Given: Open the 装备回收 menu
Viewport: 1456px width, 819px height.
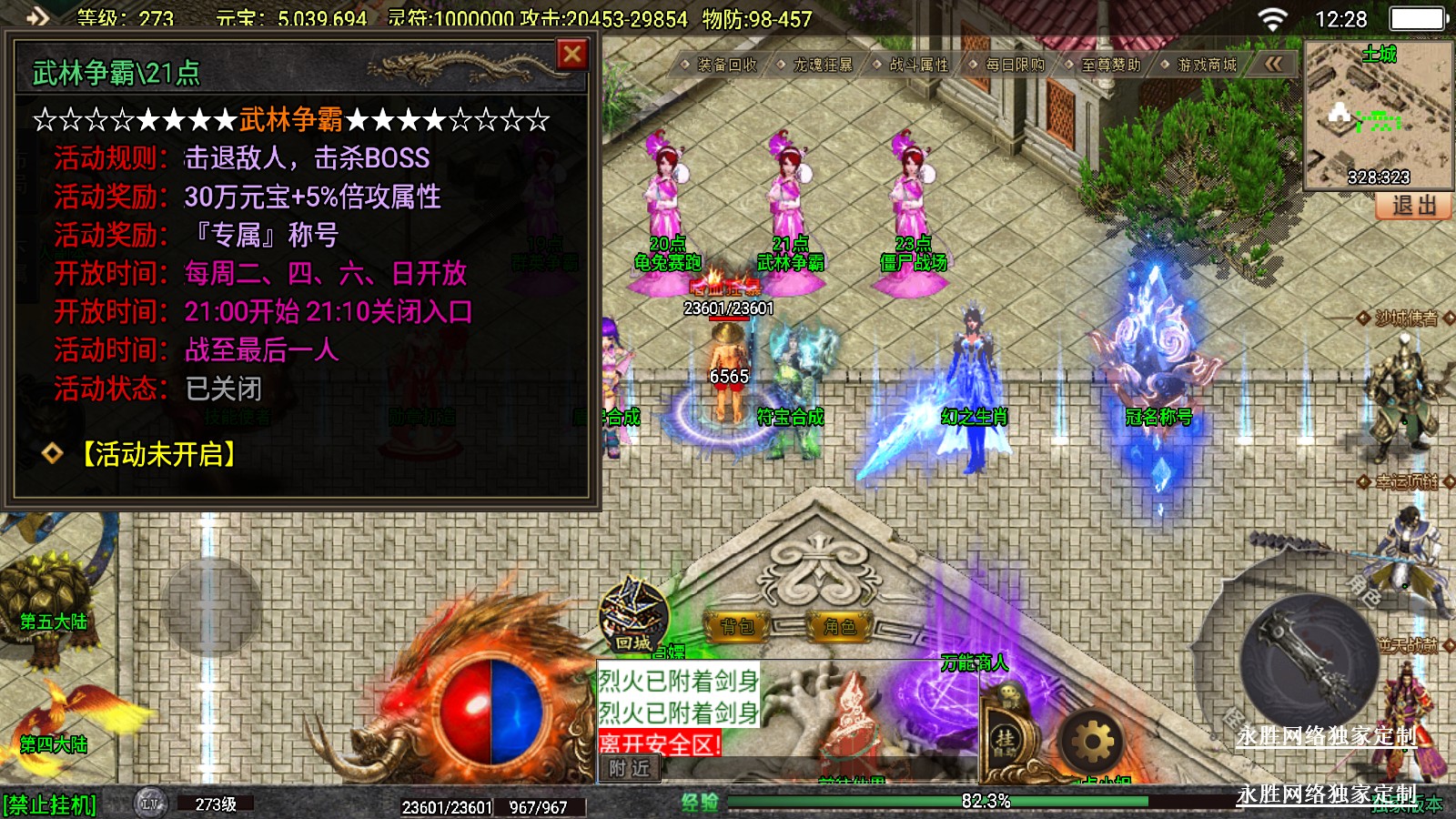Looking at the screenshot, I should [726, 65].
